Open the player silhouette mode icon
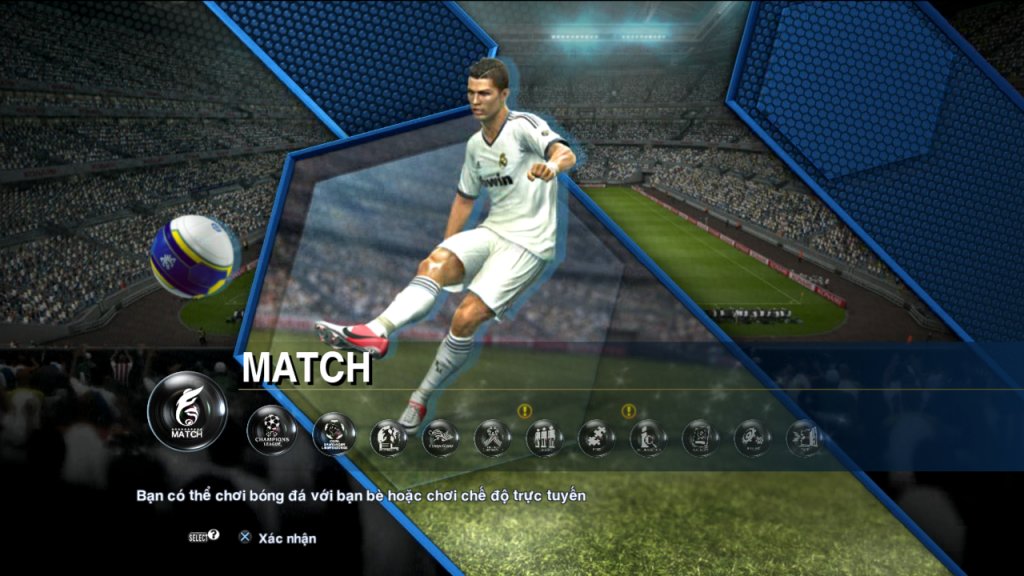 coord(388,438)
